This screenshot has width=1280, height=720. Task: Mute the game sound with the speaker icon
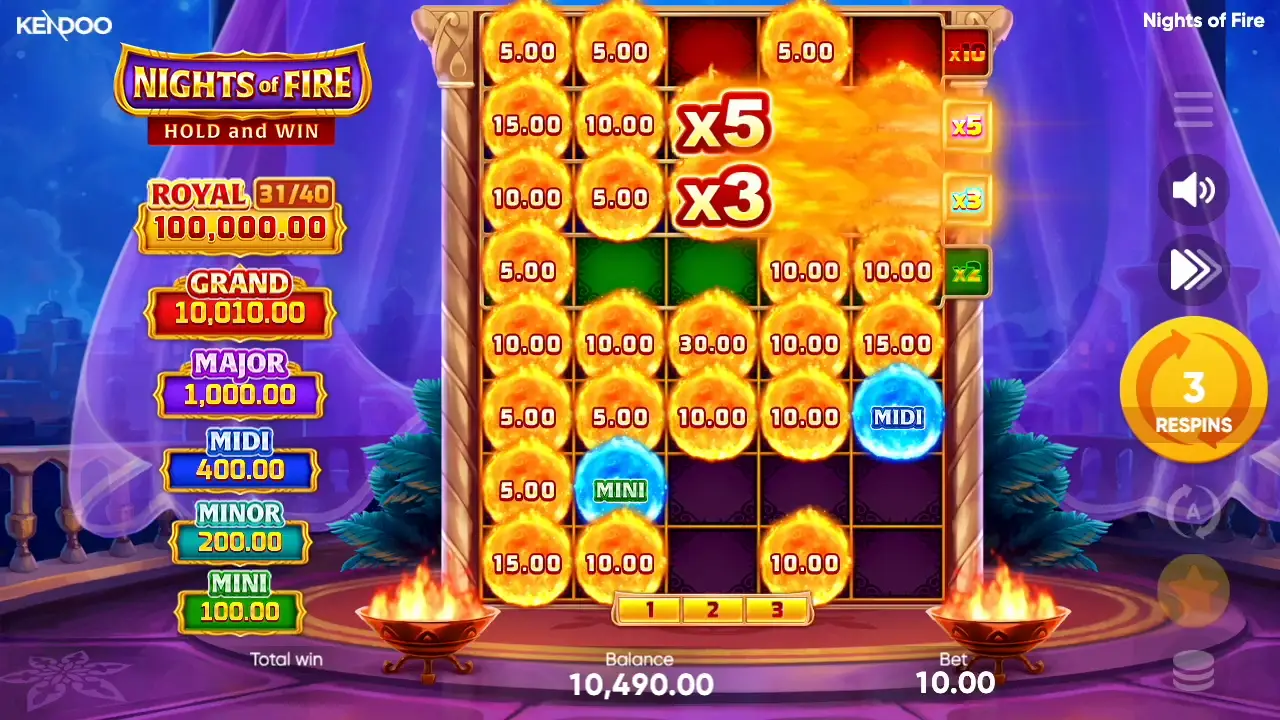[1193, 192]
